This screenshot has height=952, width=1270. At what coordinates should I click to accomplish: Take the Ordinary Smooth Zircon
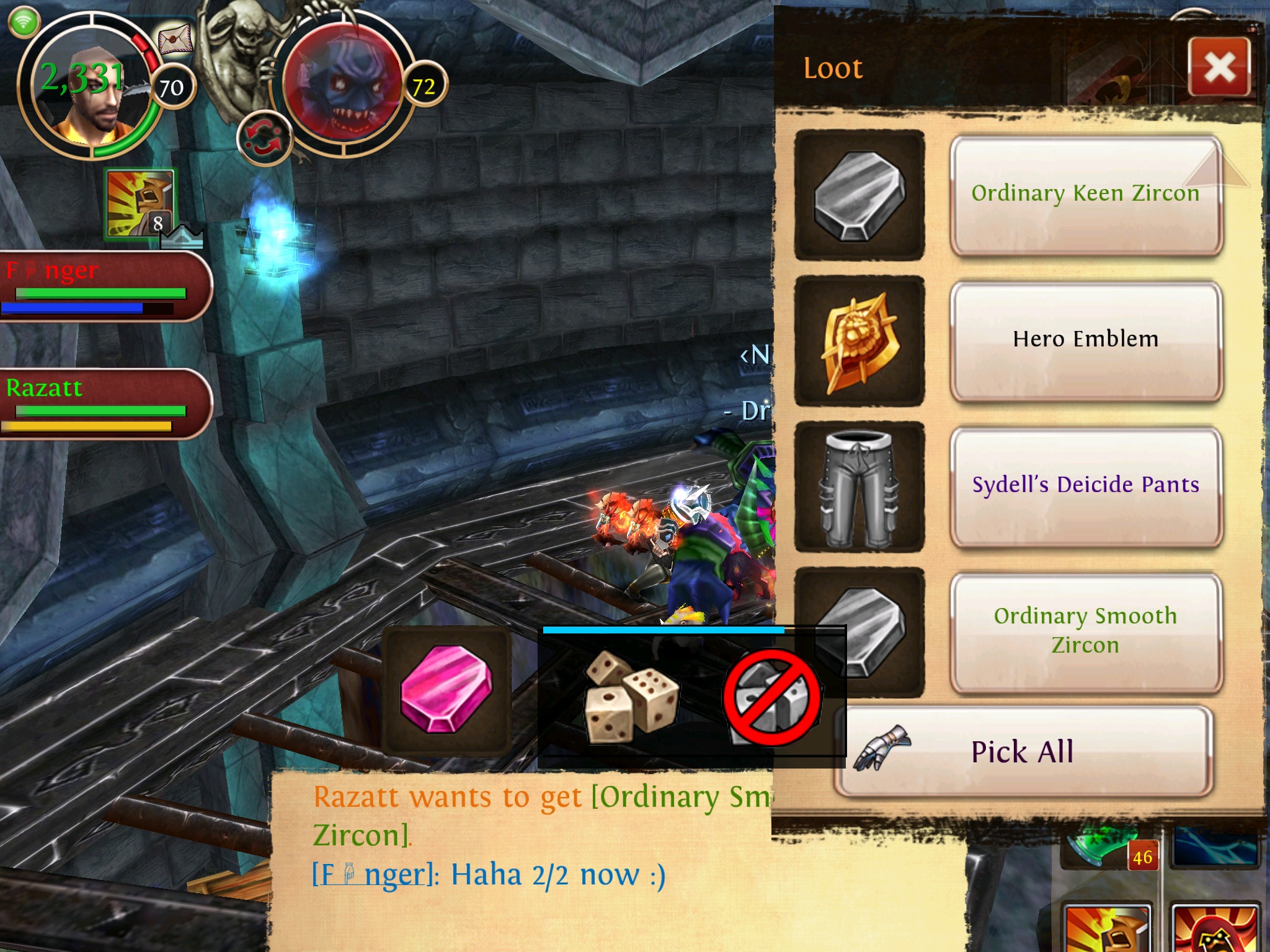1085,631
